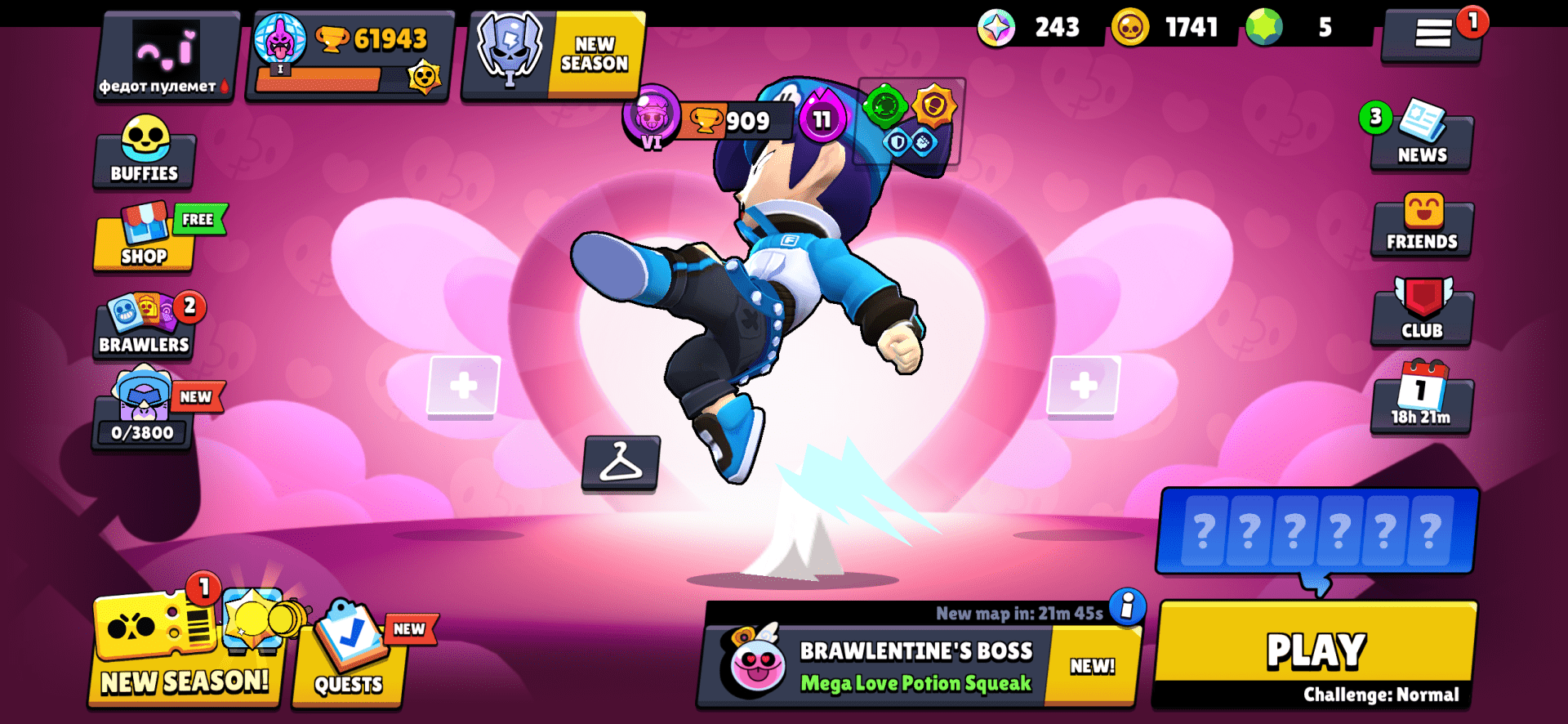Viewport: 1568px width, 724px height.
Task: Open the Buffies menu
Action: click(144, 155)
